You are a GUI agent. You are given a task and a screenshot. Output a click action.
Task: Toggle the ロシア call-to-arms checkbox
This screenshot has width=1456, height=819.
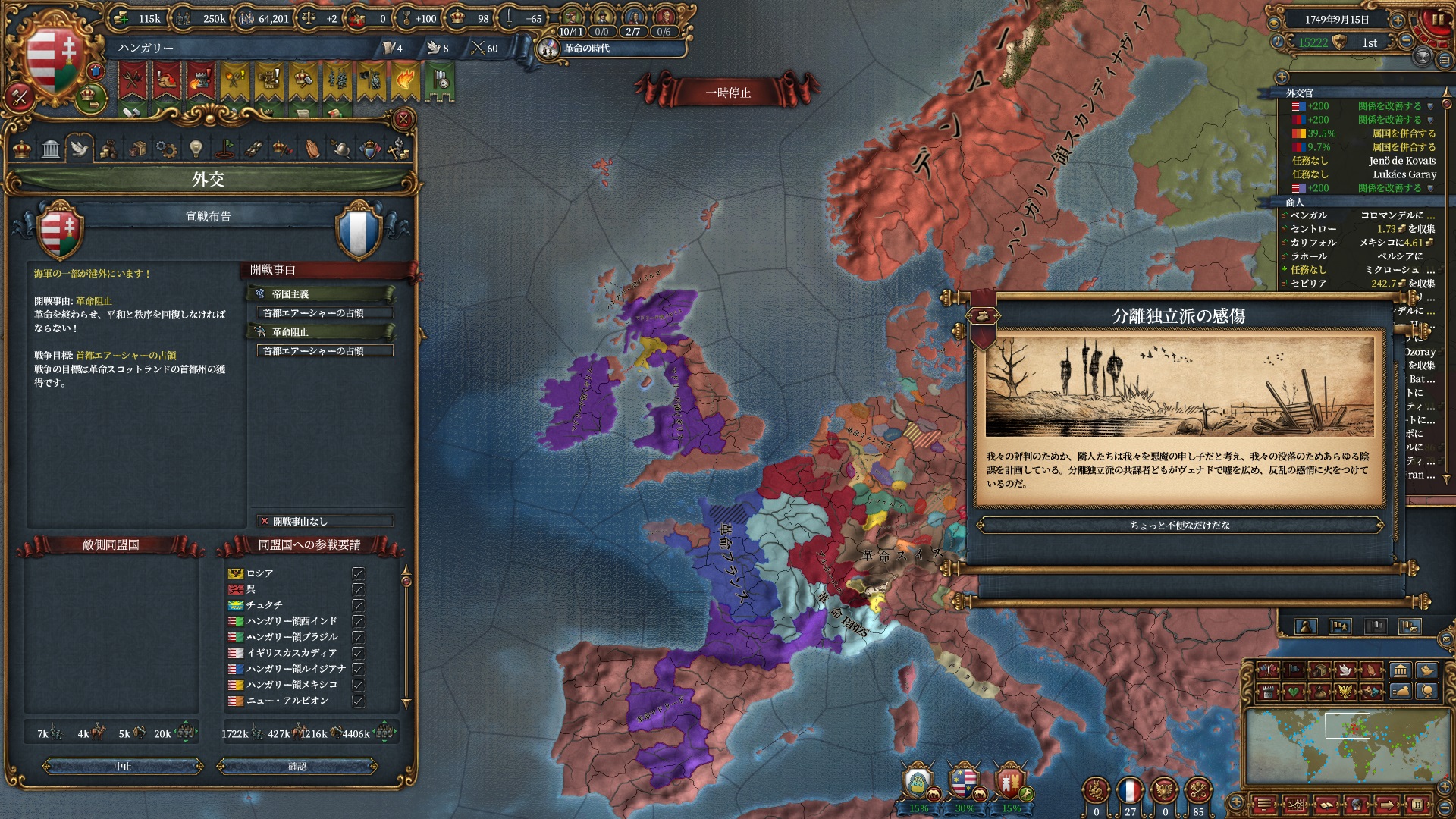(358, 573)
